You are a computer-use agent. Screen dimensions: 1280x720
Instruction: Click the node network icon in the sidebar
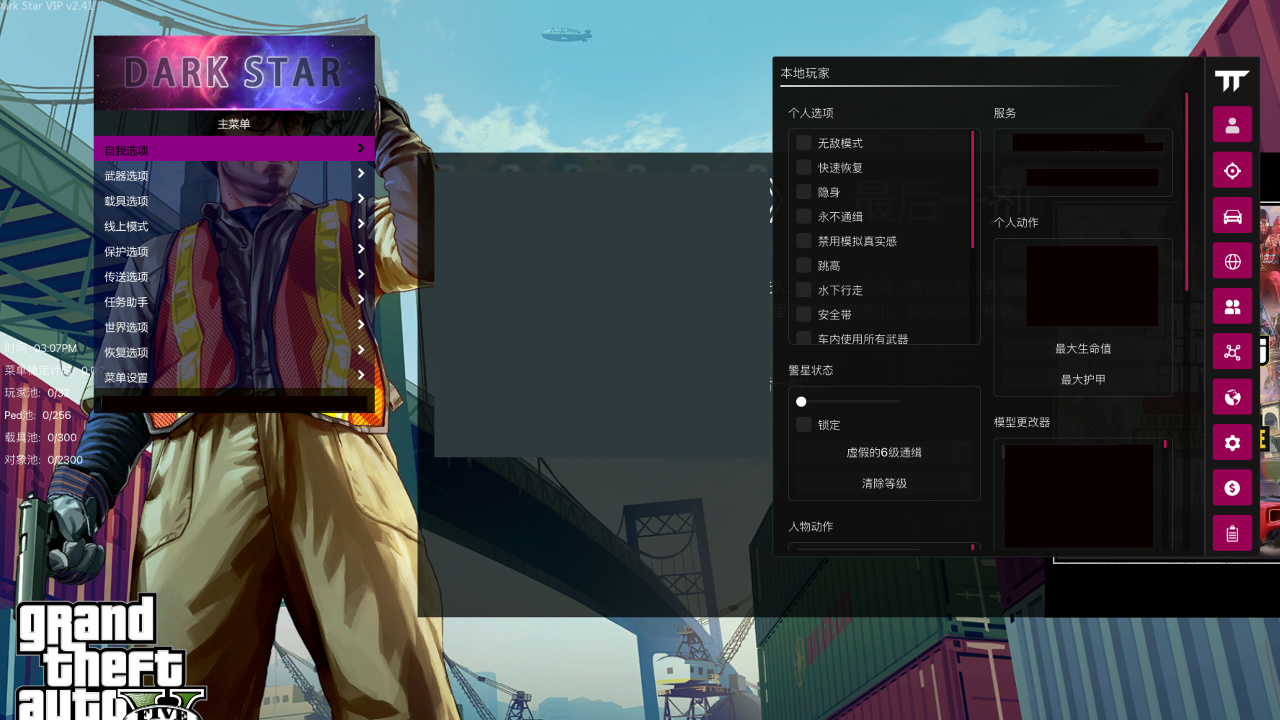1232,352
